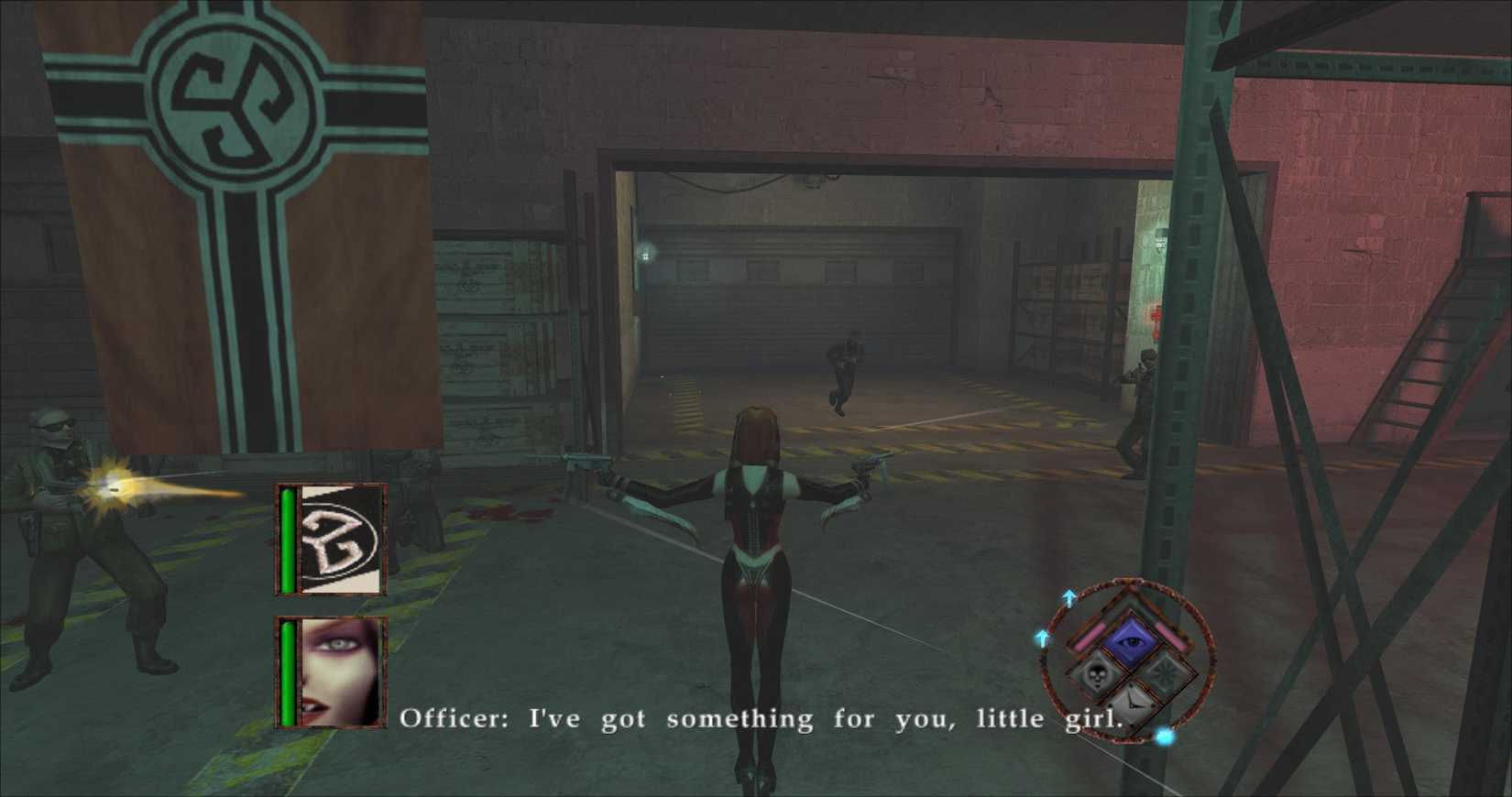The width and height of the screenshot is (1512, 797).
Task: Click Rayne's green health bar
Action: (288, 673)
